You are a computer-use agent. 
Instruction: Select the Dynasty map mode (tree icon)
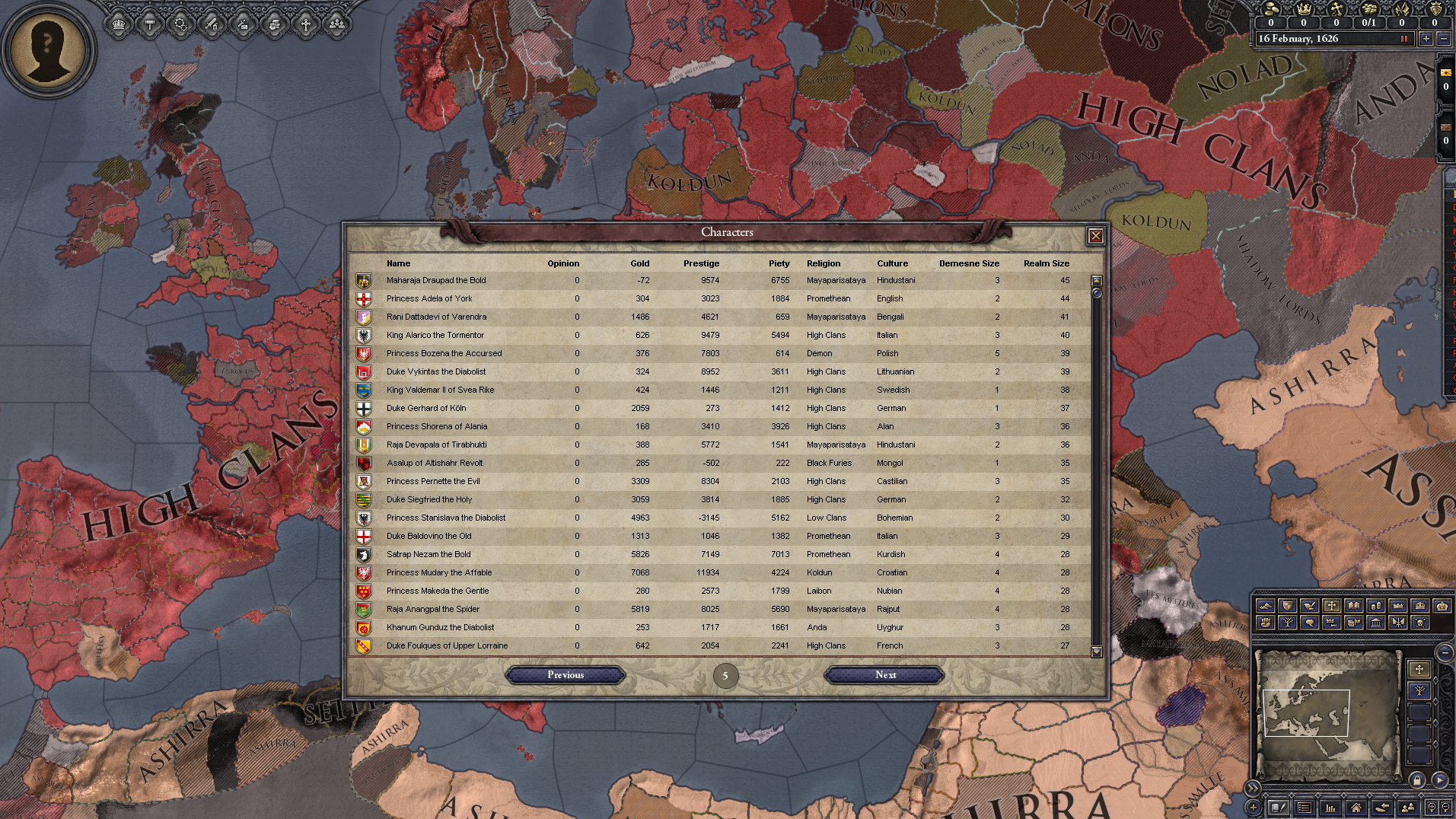pos(1288,624)
